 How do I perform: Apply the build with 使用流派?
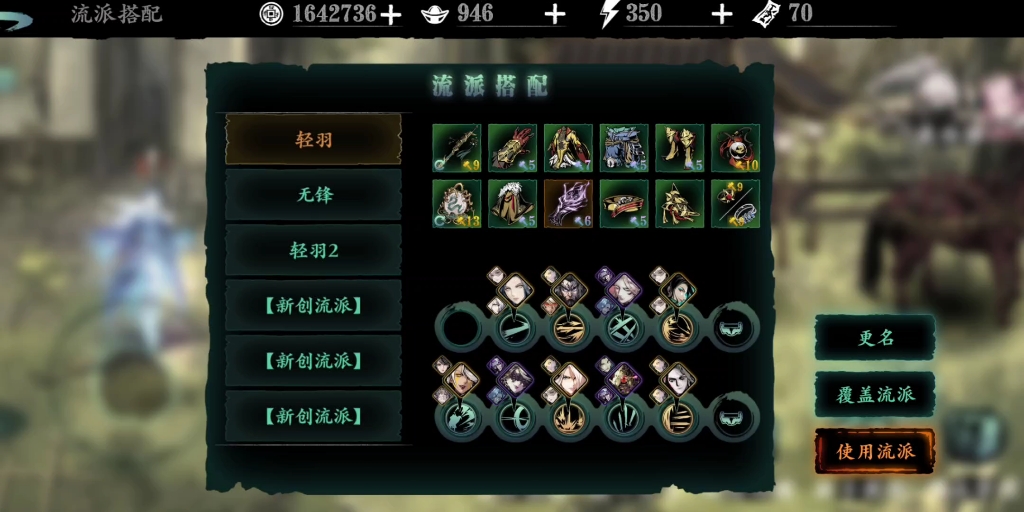tap(875, 451)
